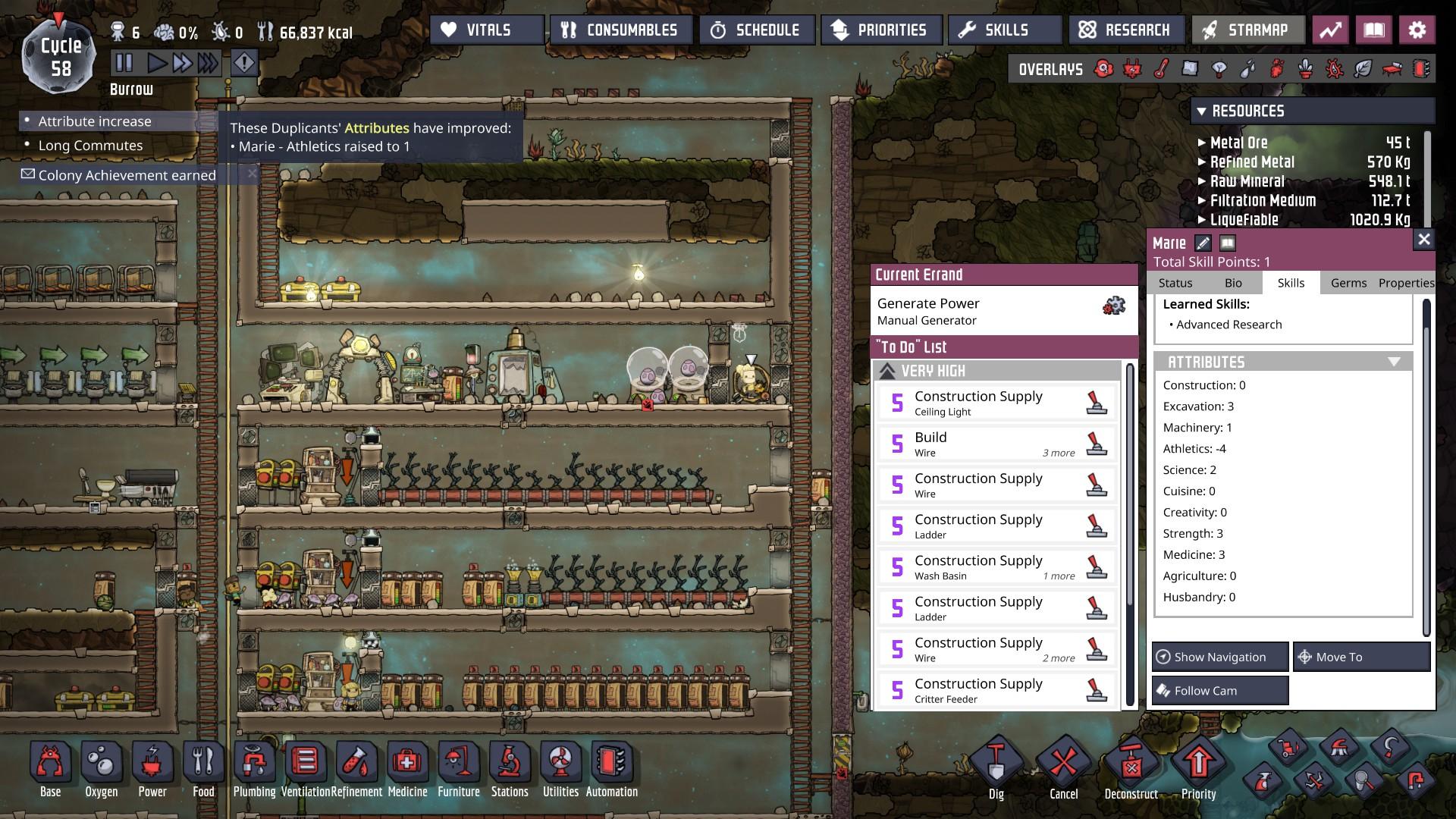Click the pencil icon to rename Marie
Screen dimensions: 1456x819
click(1203, 244)
